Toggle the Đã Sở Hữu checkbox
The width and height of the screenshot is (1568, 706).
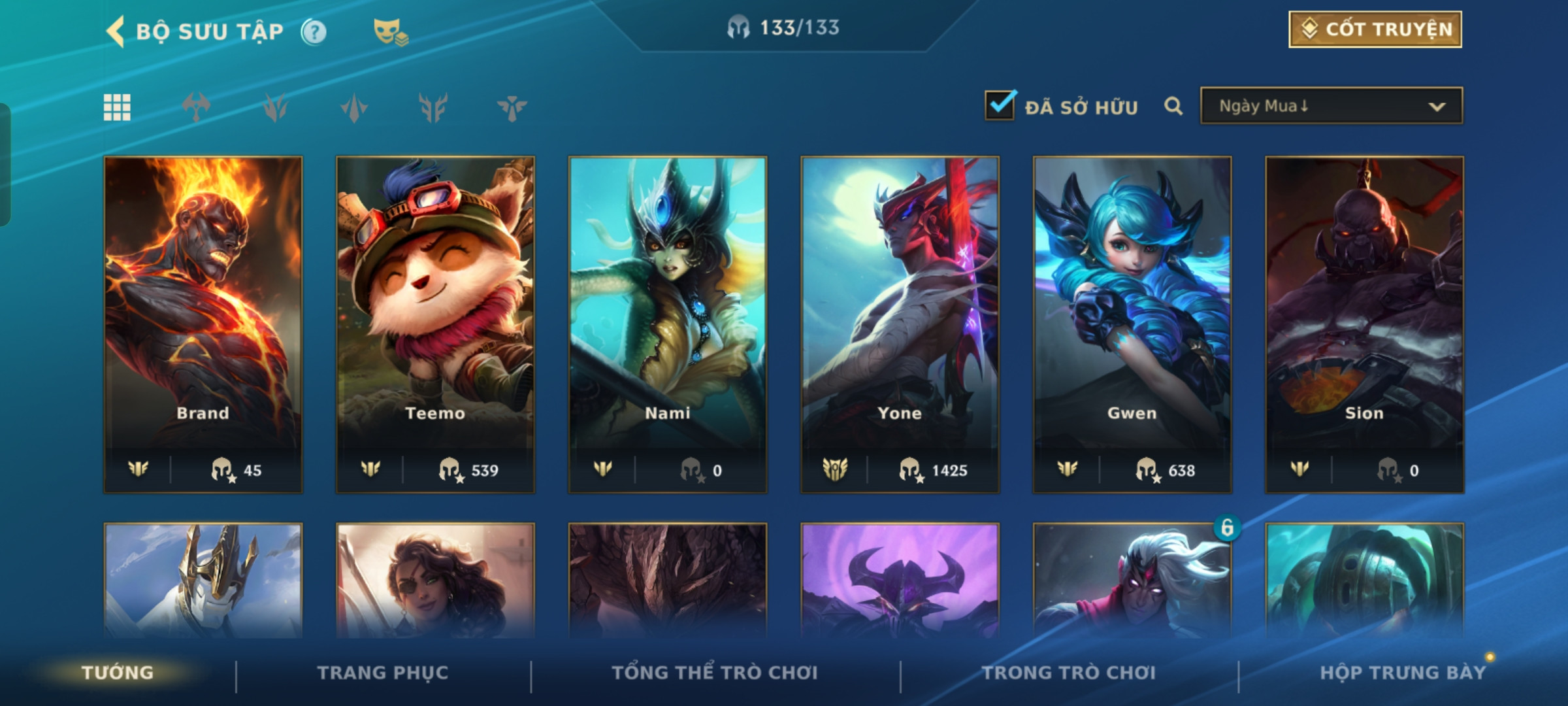pyautogui.click(x=1000, y=106)
